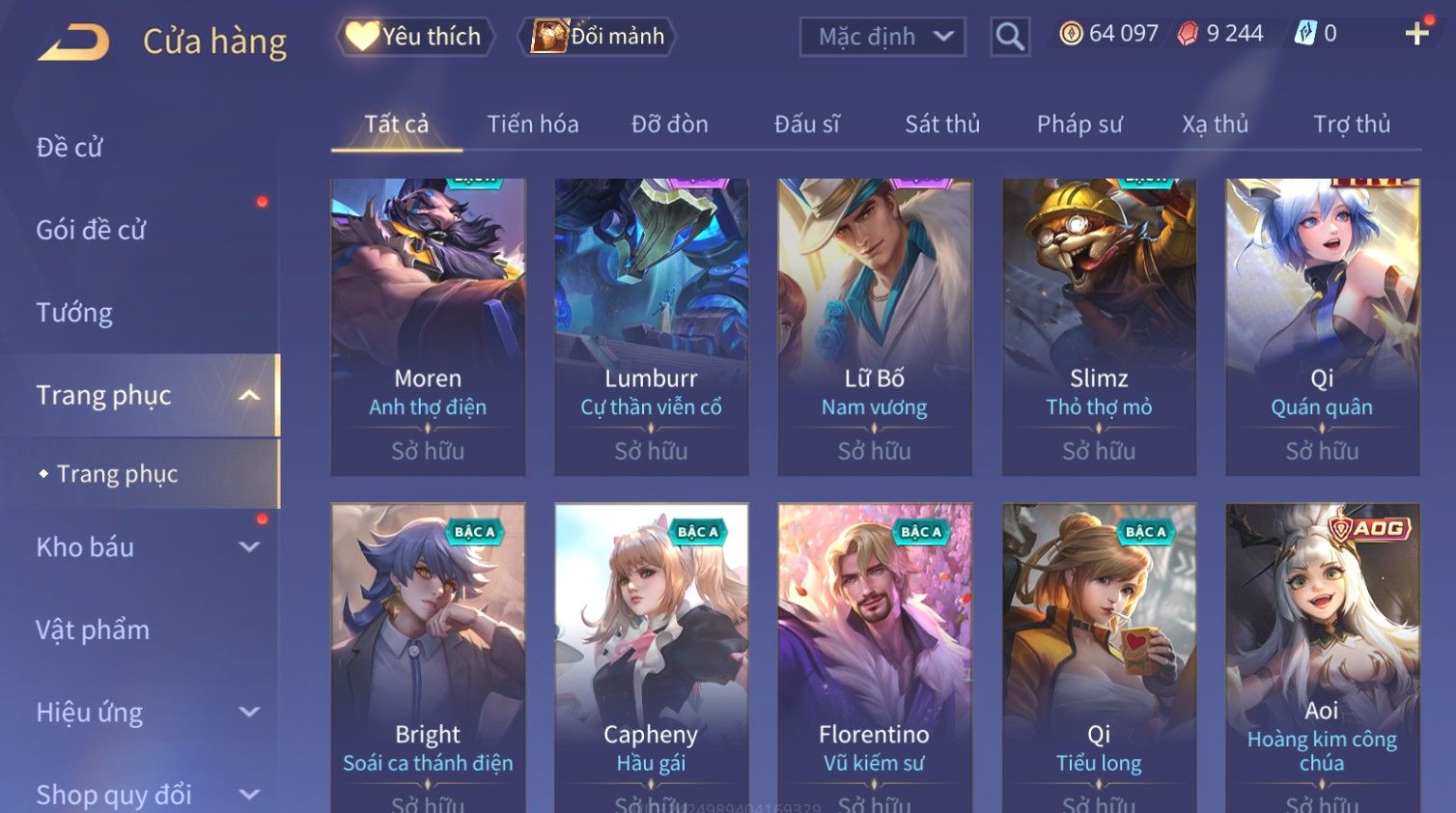1456x813 pixels.
Task: Open the Xạ thủ tab
Action: [1215, 125]
